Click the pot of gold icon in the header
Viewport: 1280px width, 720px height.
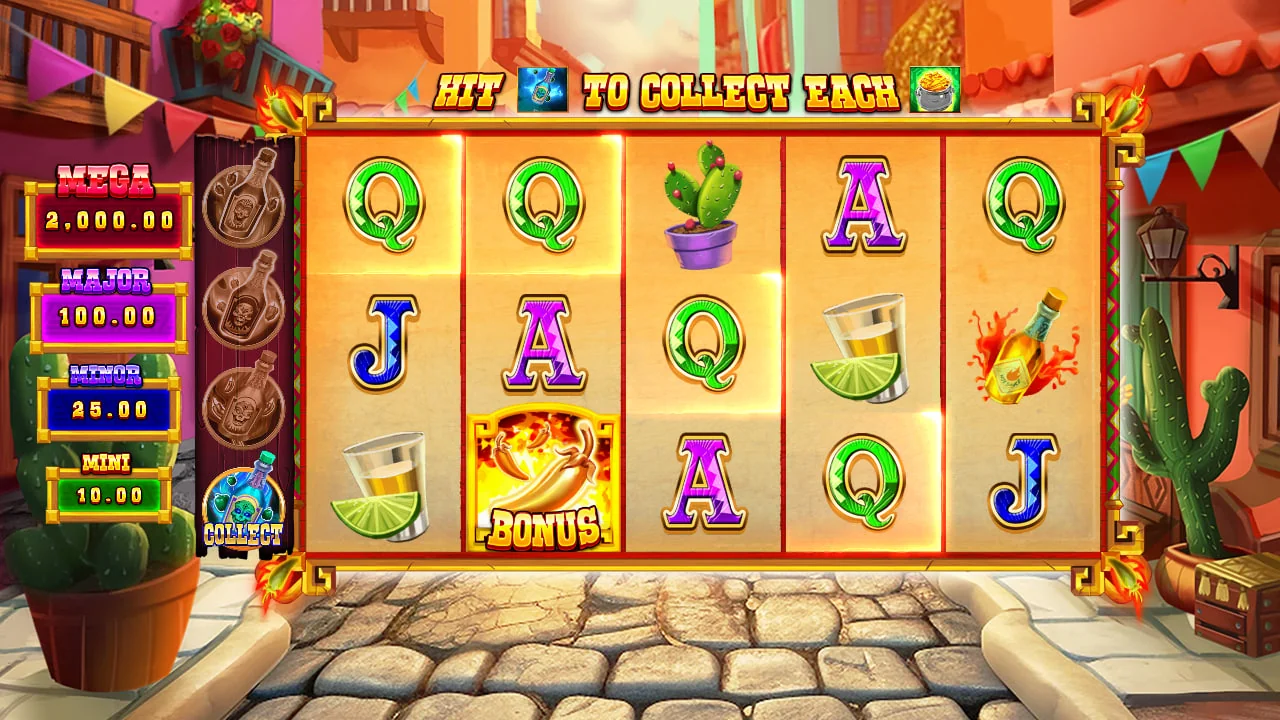coord(934,90)
